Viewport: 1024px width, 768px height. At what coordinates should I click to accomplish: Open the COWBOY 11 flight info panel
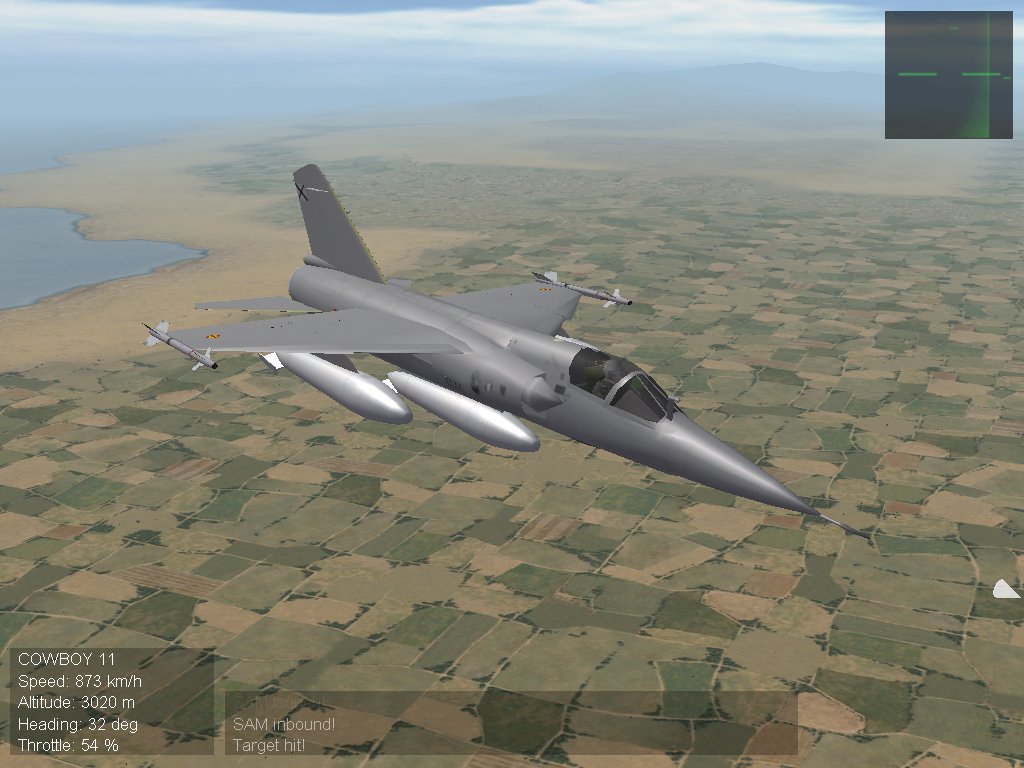pyautogui.click(x=112, y=701)
